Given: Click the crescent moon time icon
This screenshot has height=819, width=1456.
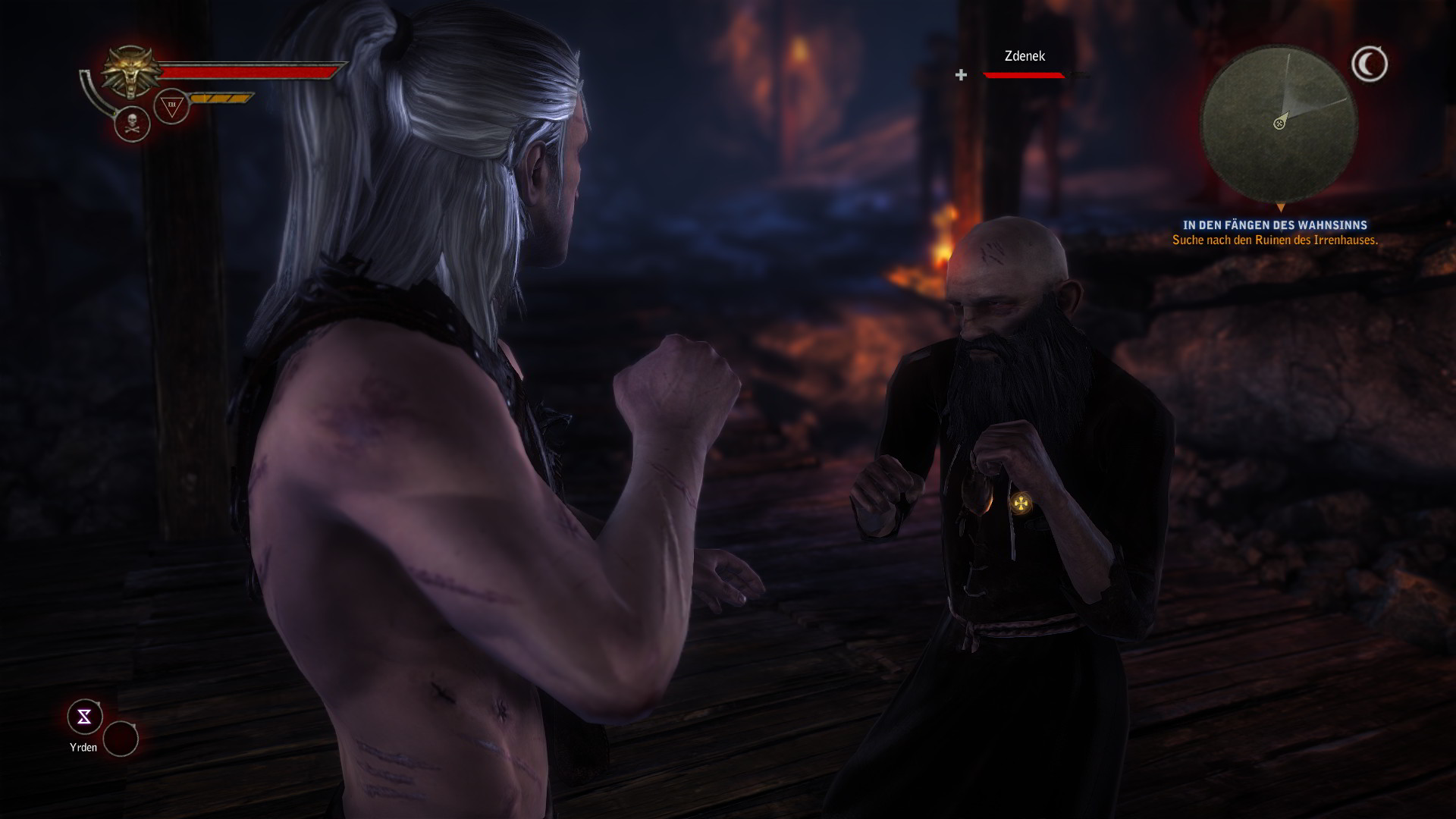Looking at the screenshot, I should pos(1370,64).
